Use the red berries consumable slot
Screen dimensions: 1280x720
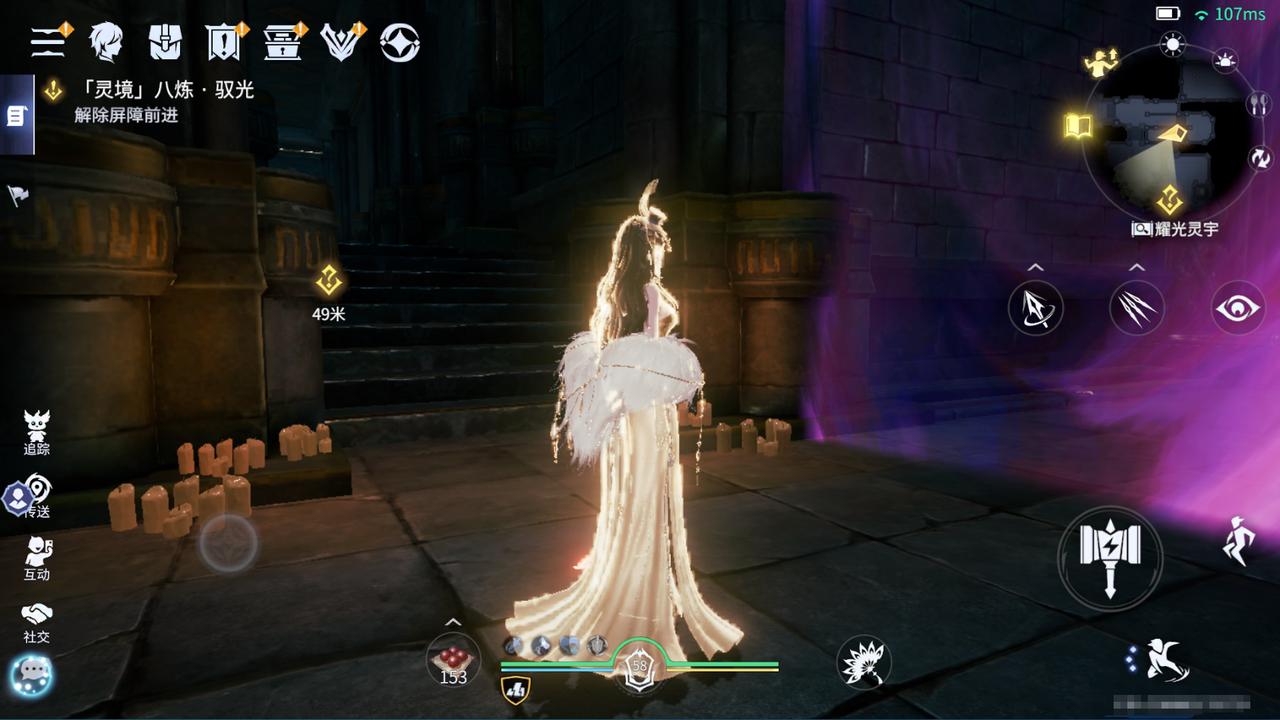point(453,660)
